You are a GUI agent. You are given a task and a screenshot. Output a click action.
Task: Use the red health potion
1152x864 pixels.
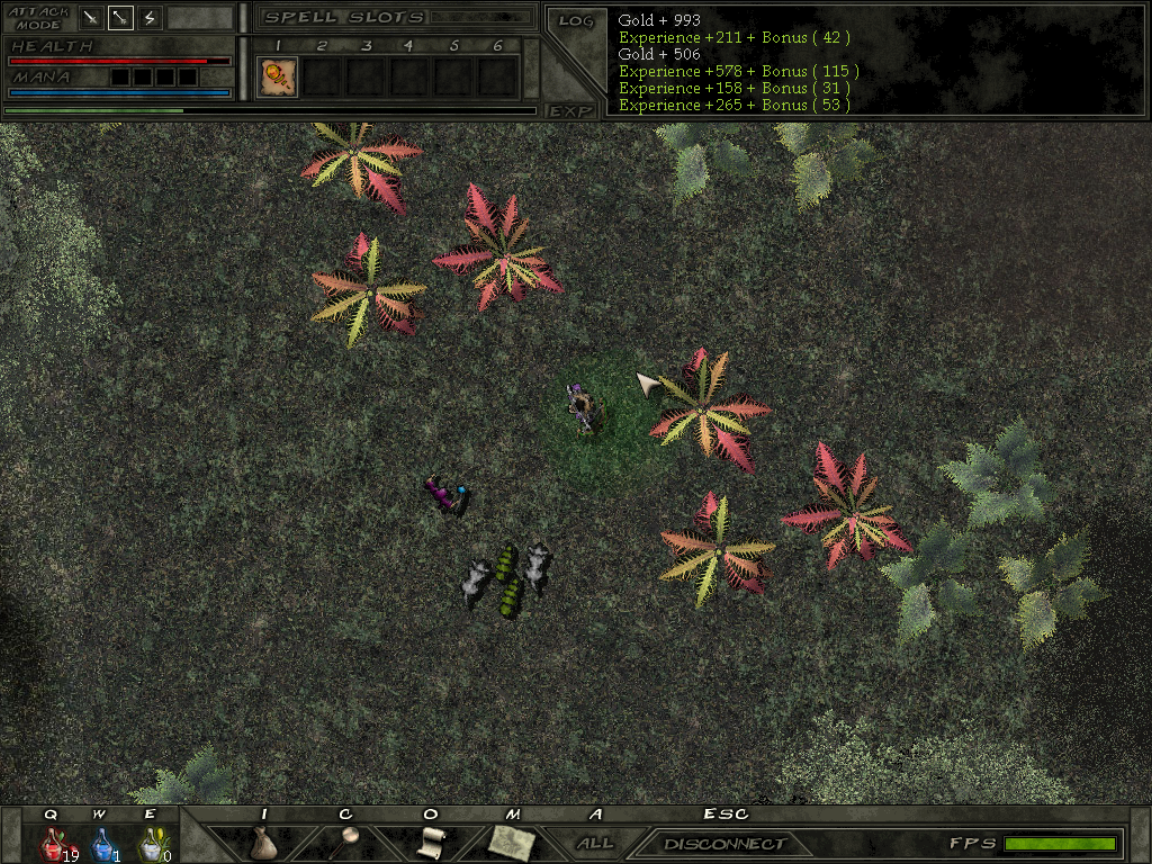53,845
